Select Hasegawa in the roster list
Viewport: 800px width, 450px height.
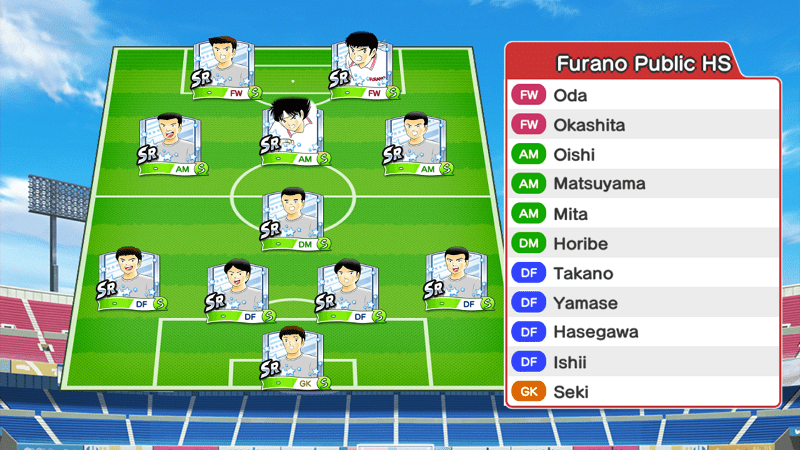pyautogui.click(x=642, y=332)
